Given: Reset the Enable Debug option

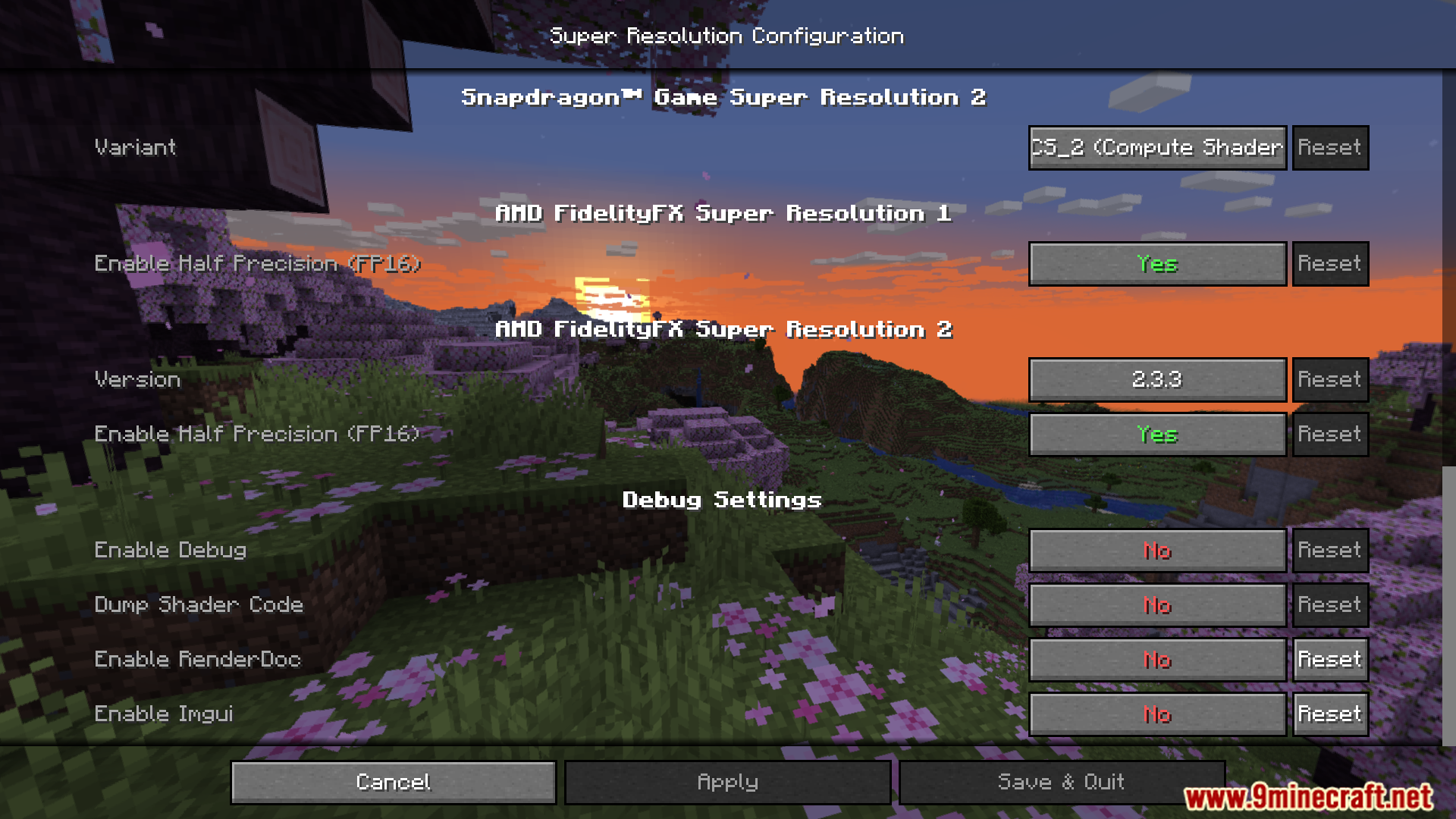Looking at the screenshot, I should (1329, 550).
